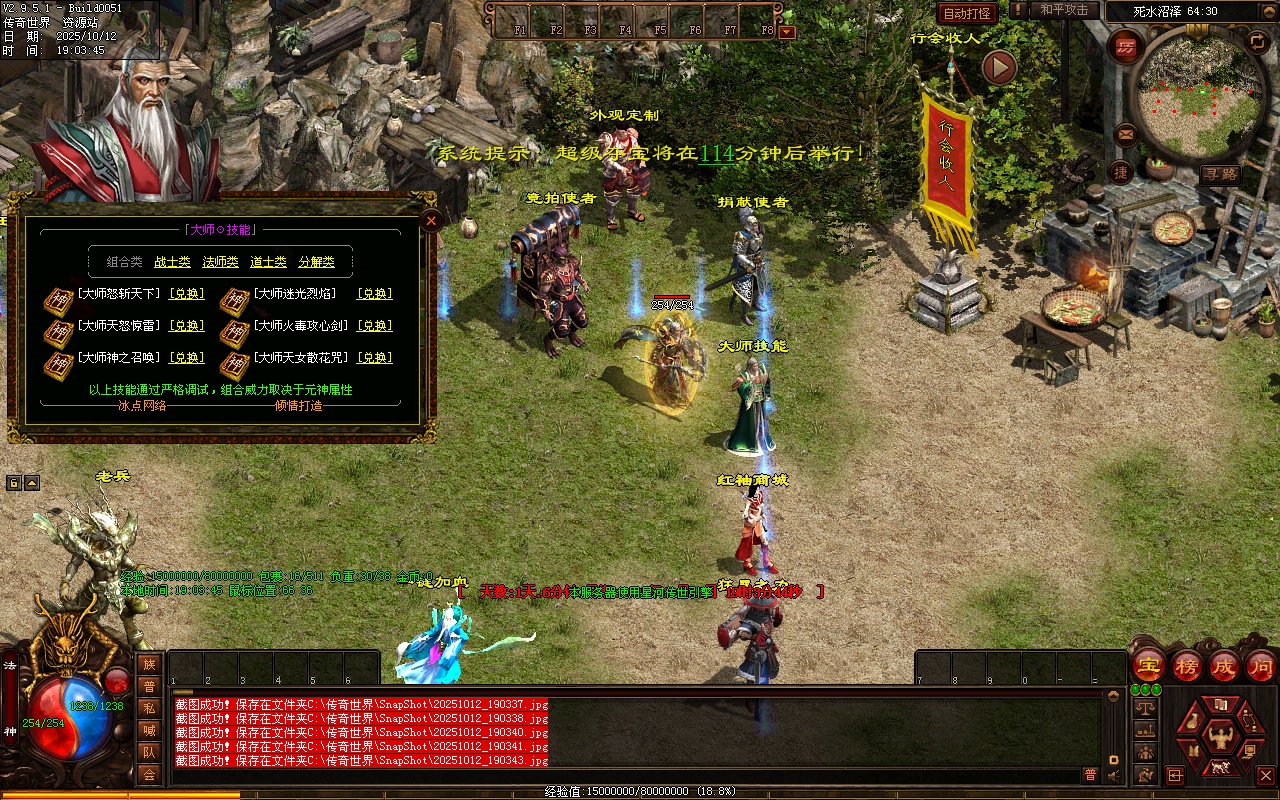
Task: Select the 道士类 skill category
Action: tap(268, 262)
